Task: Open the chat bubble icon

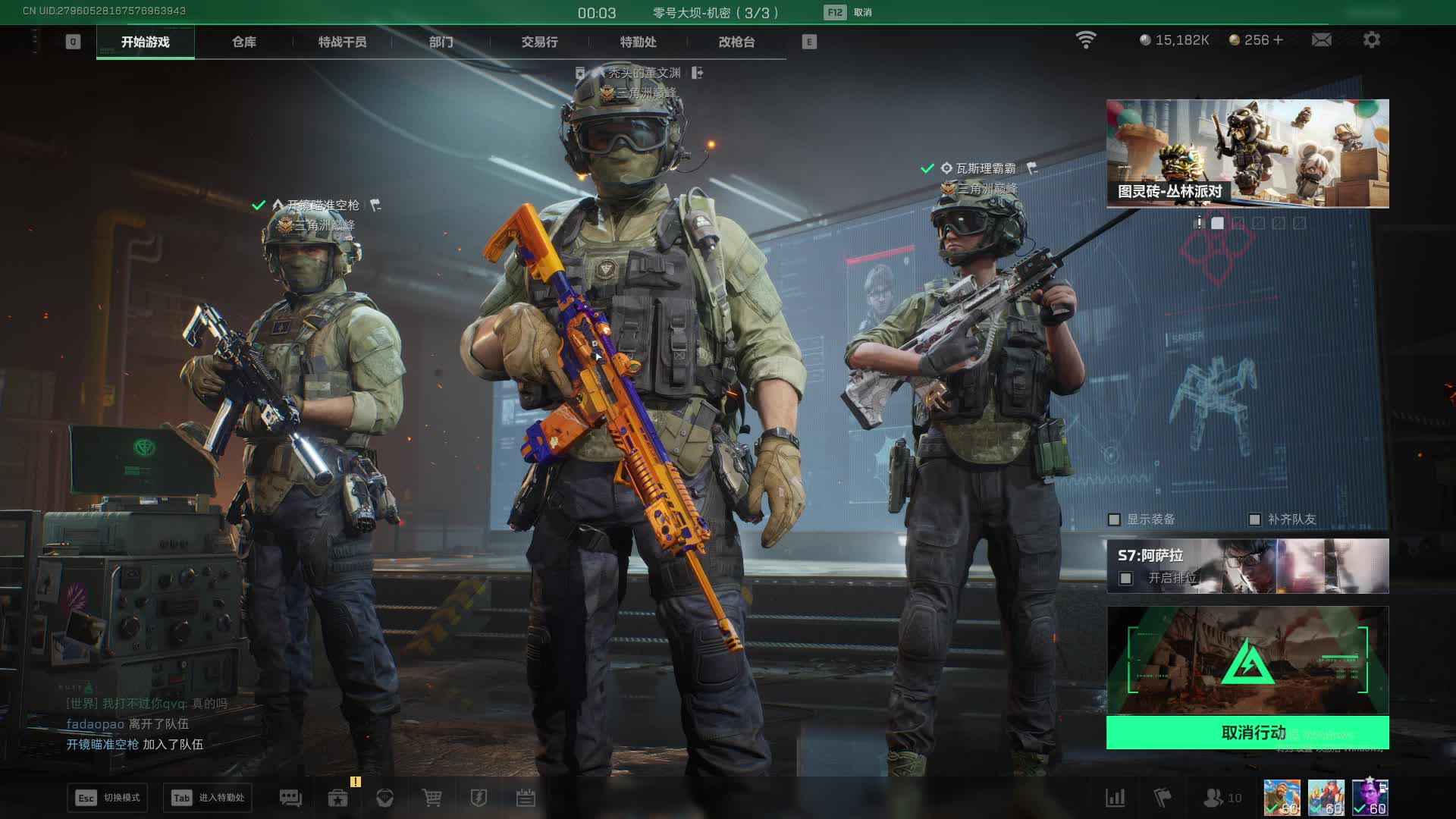Action: [290, 798]
